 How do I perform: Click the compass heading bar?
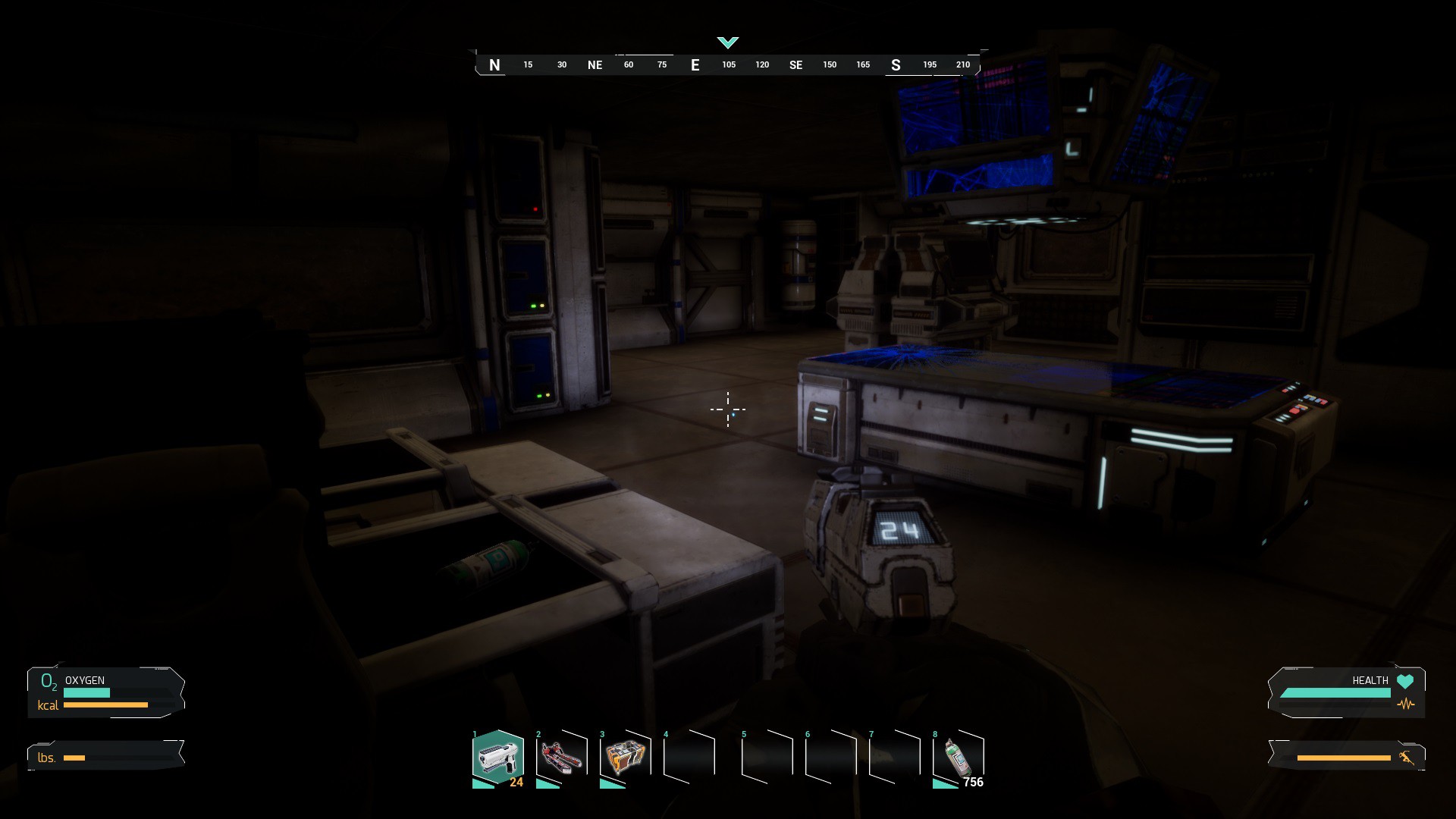point(727,64)
